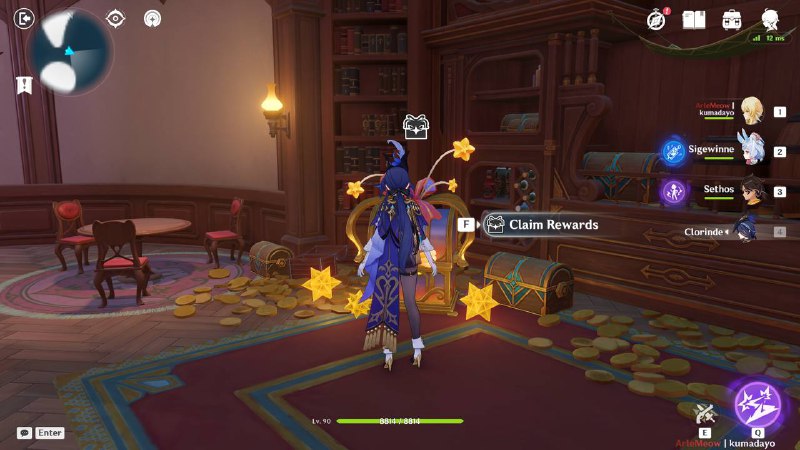800x450 pixels.
Task: Open the Paimon menu head icon
Action: coord(771,19)
